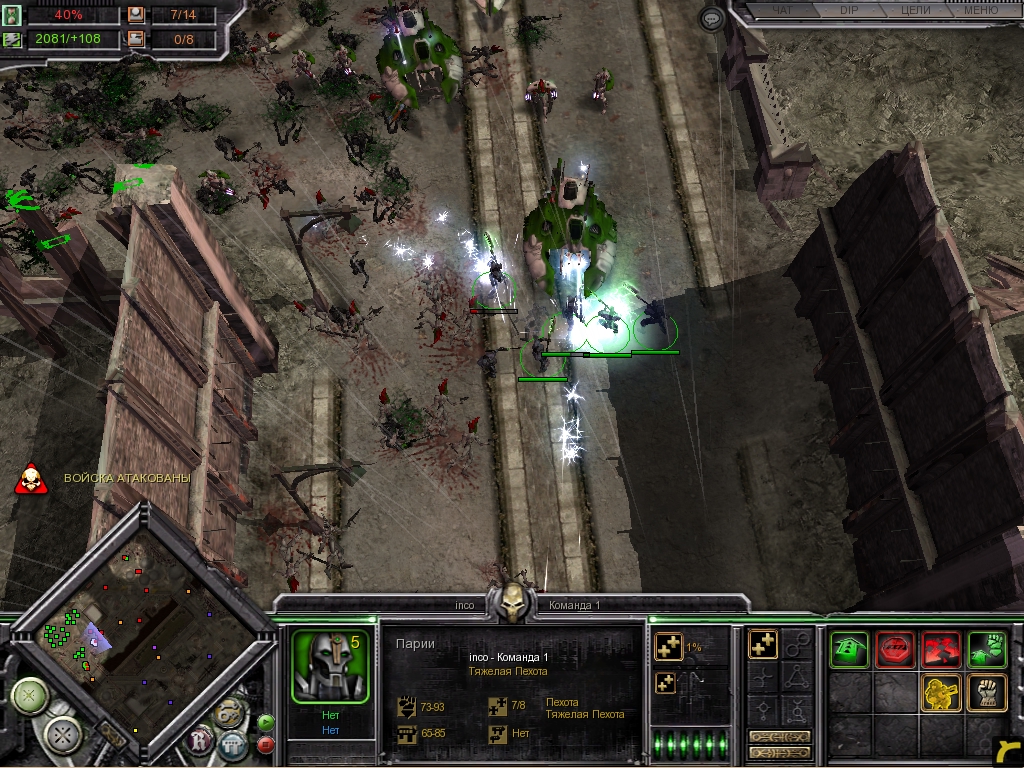Click the yellow arrow corner button
Screen dimensions: 1024x768
click(1009, 752)
